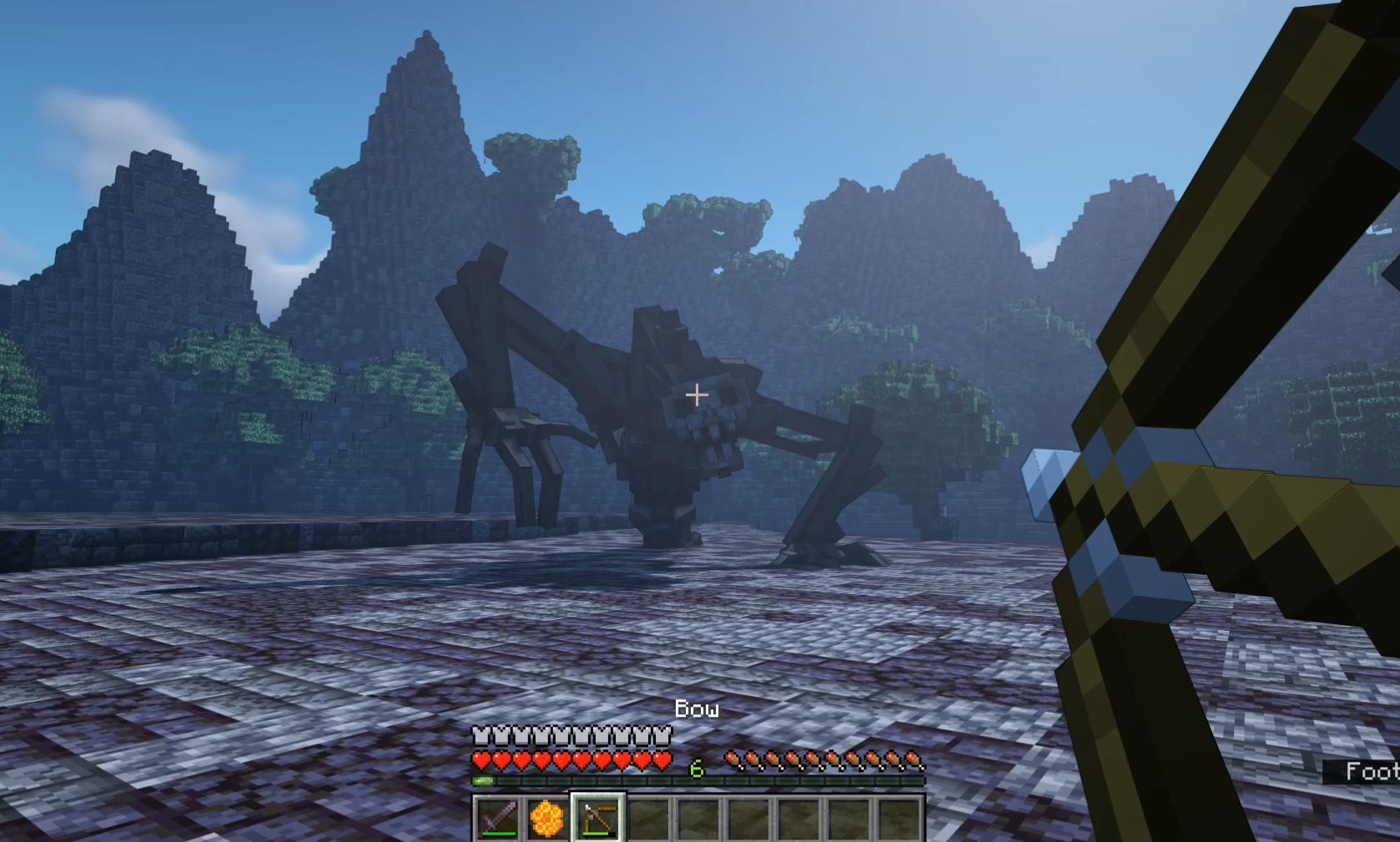Viewport: 1400px width, 842px height.
Task: Click the first heart in the health bar
Action: (482, 761)
